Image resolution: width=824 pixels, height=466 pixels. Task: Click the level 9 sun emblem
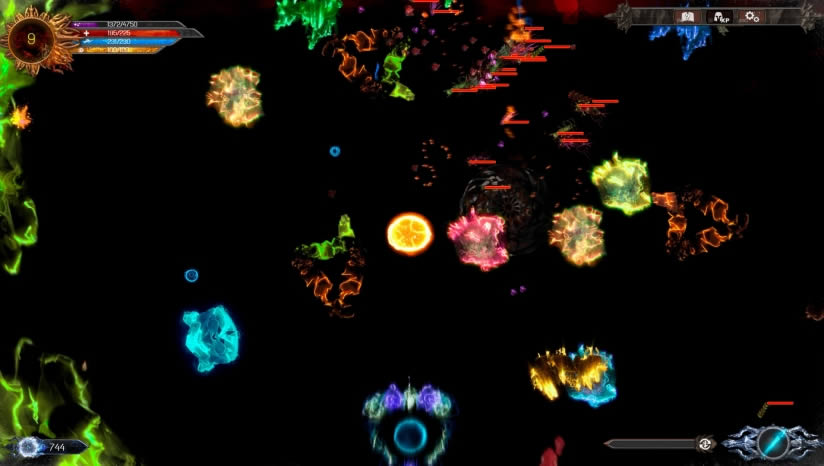point(33,39)
